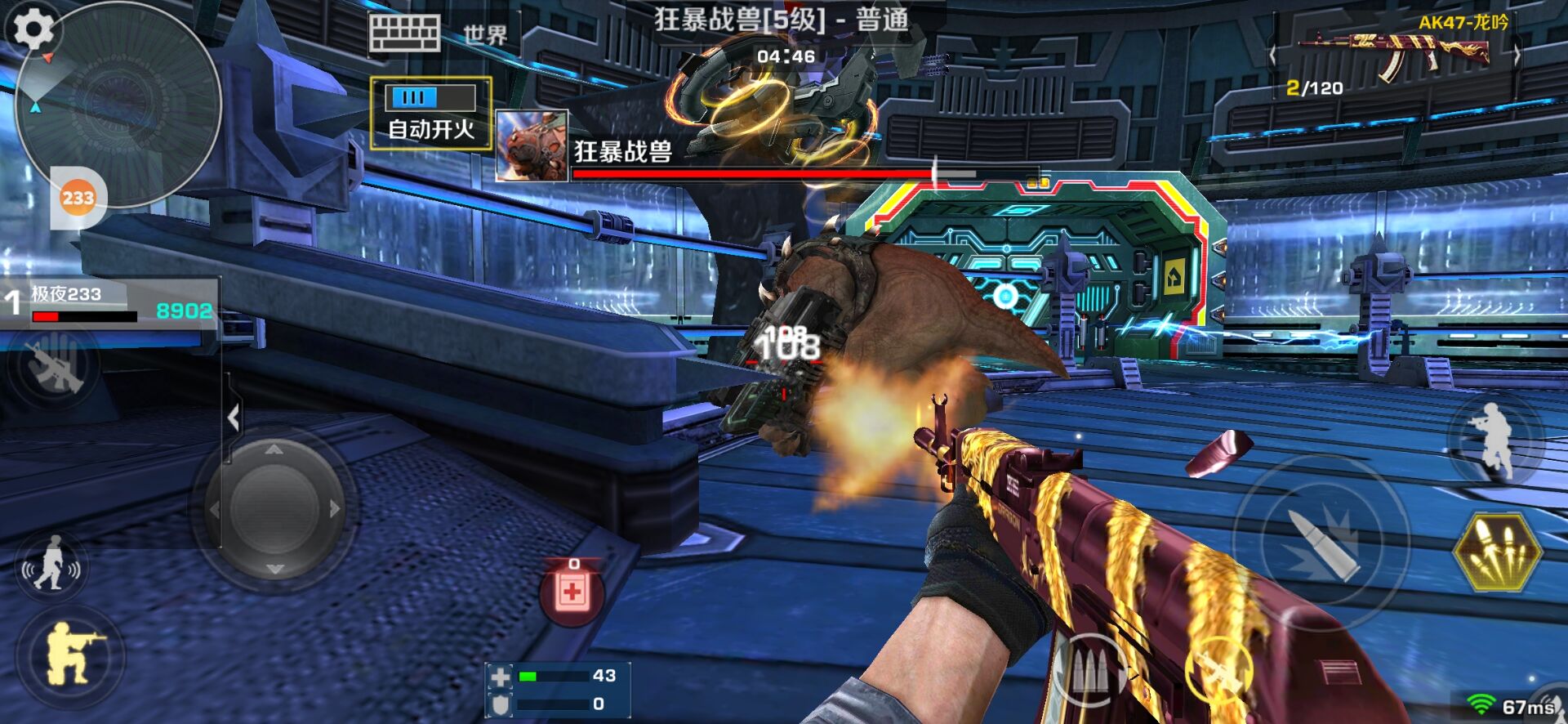The image size is (1568, 724).
Task: Toggle the crouch soldier button
Action: pyautogui.click(x=71, y=655)
